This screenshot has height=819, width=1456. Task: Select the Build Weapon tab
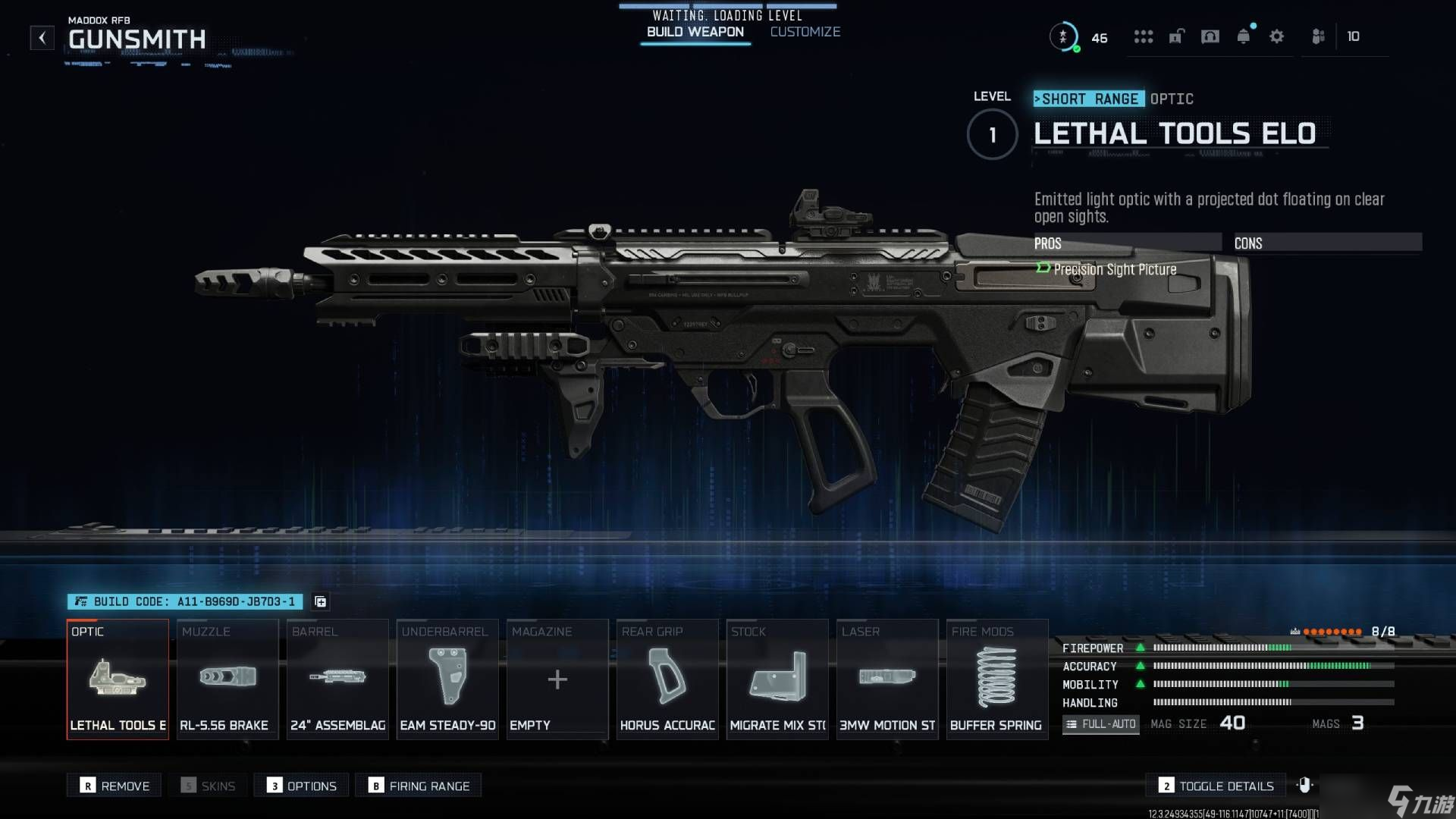pyautogui.click(x=695, y=32)
